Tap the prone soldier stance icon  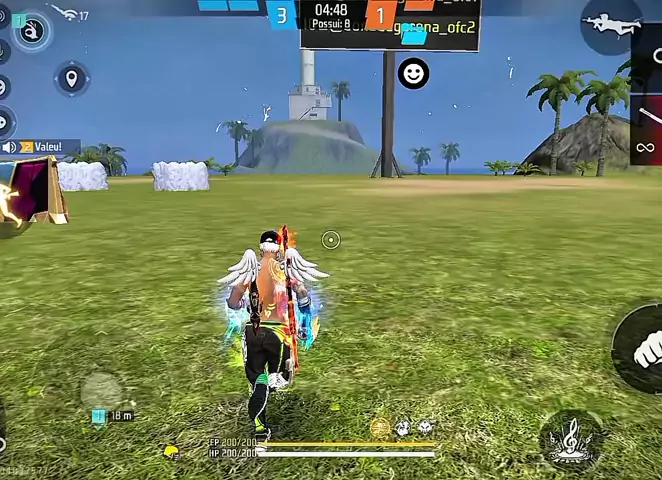click(611, 23)
